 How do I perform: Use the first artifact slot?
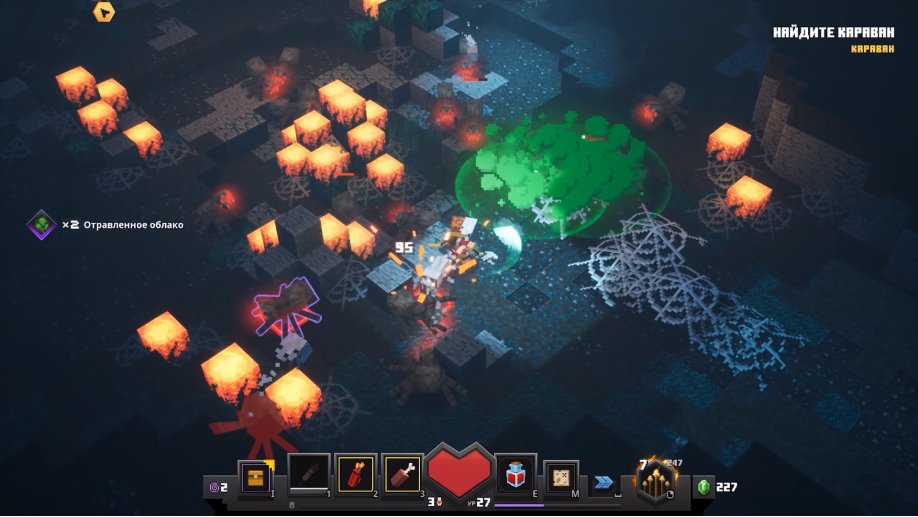308,474
